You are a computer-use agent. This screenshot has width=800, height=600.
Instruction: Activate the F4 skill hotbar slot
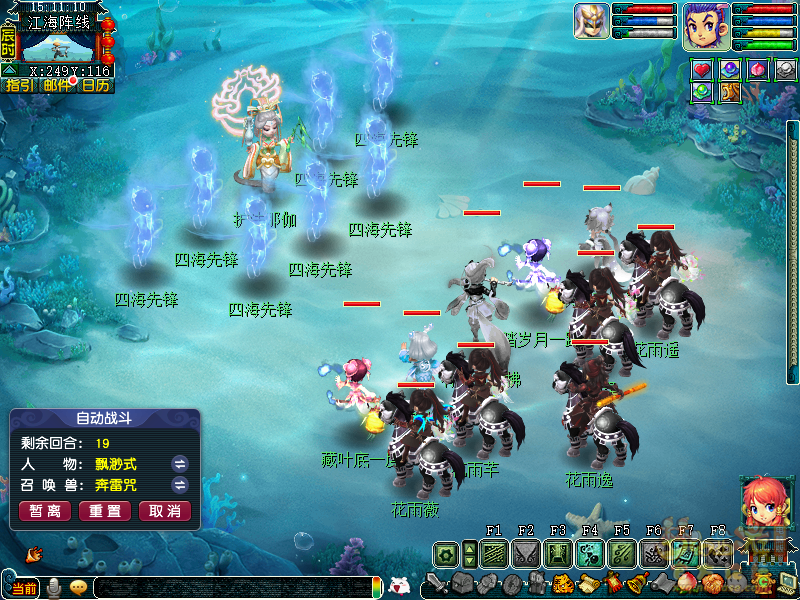click(589, 553)
